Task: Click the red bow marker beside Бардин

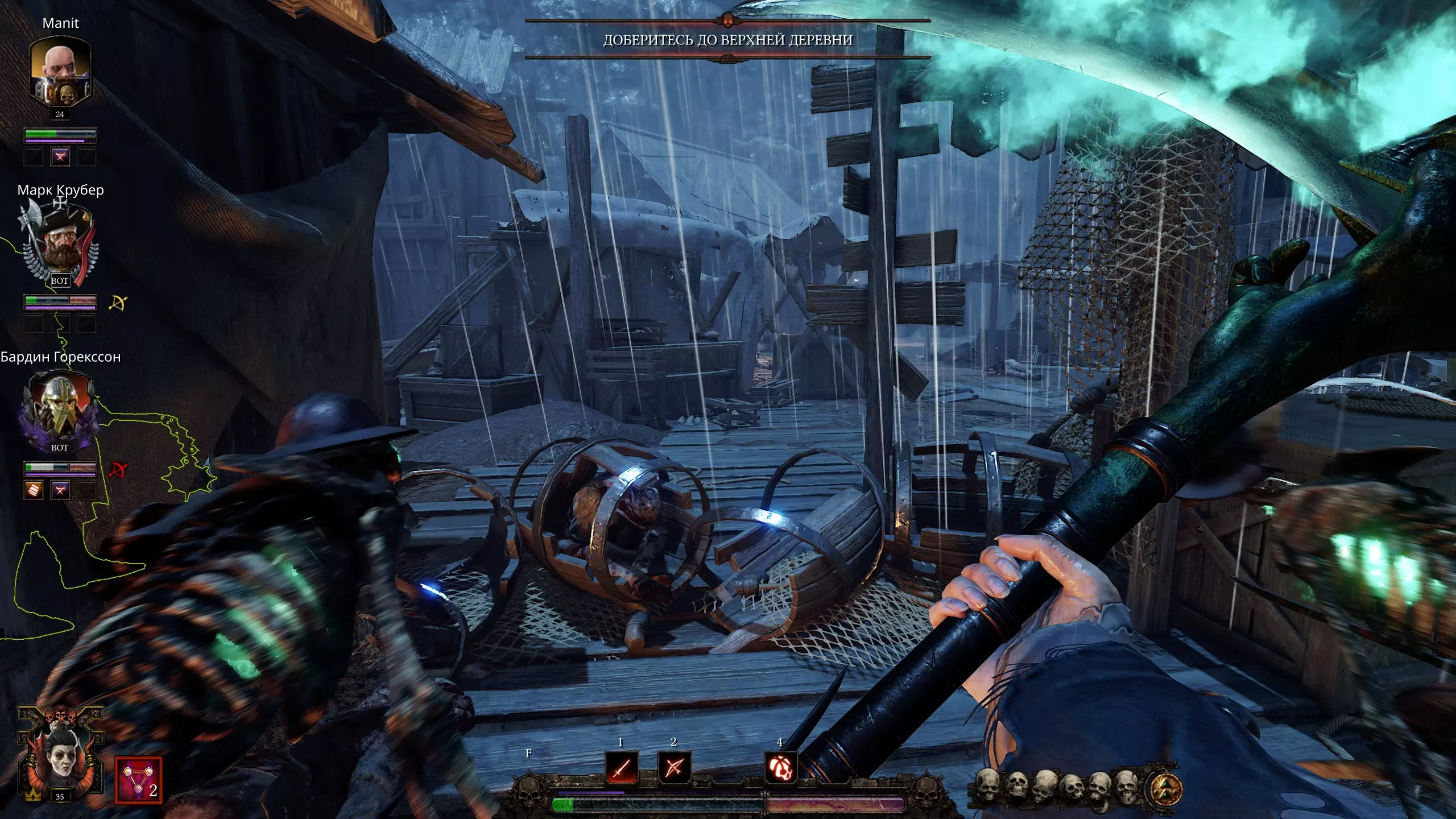Action: point(118,470)
